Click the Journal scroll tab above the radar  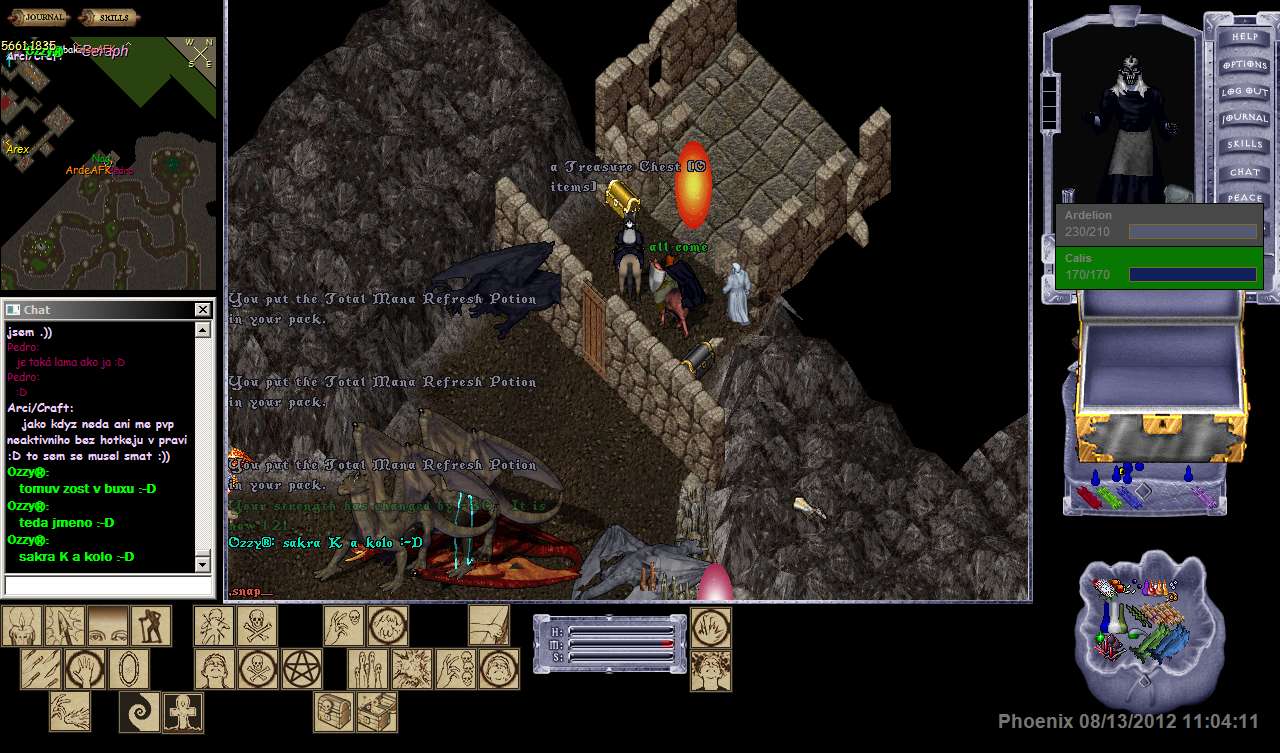pyautogui.click(x=38, y=17)
